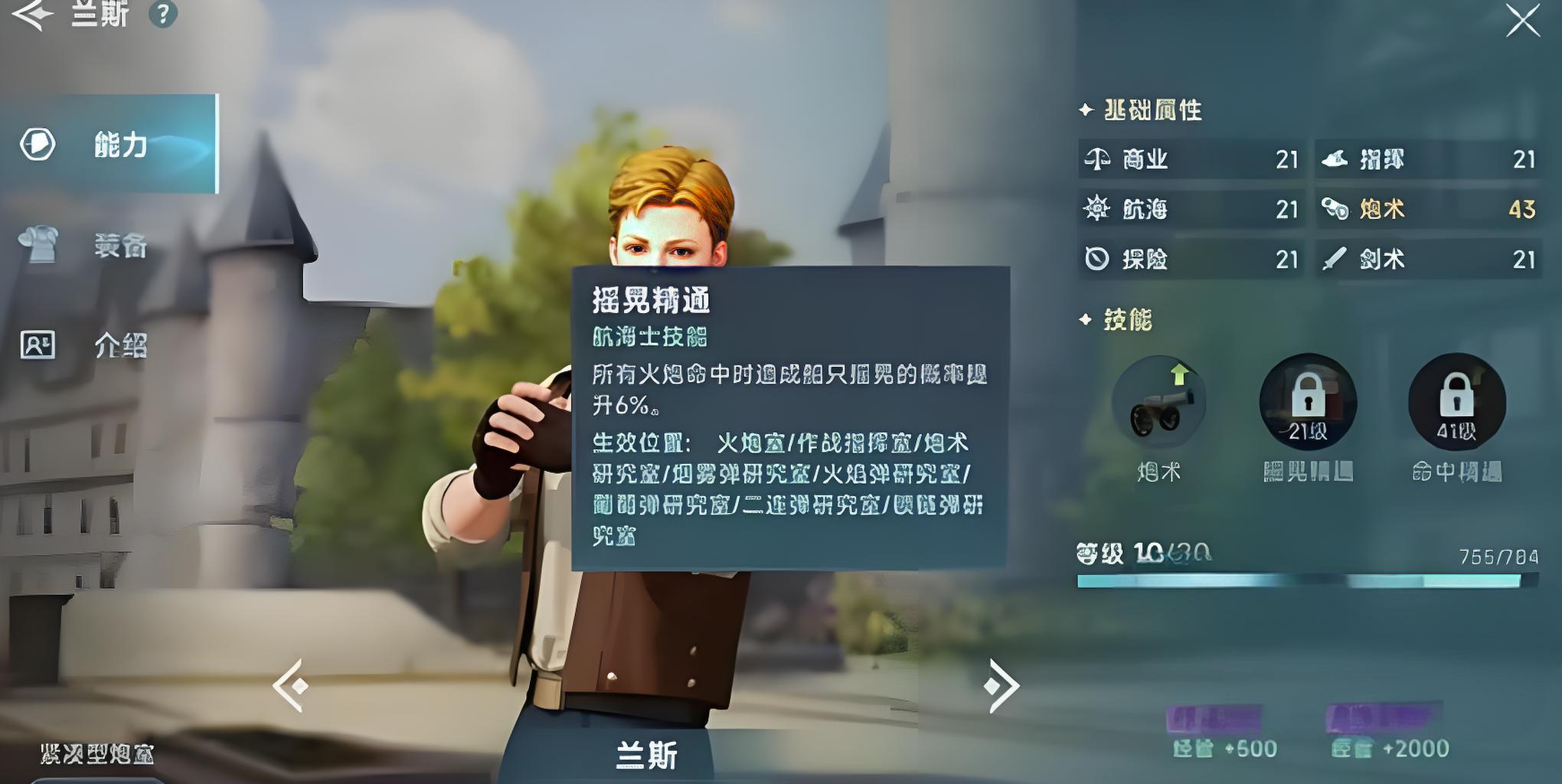Select the 探险 exploration attribute row
The image size is (1562, 784).
click(x=1191, y=260)
